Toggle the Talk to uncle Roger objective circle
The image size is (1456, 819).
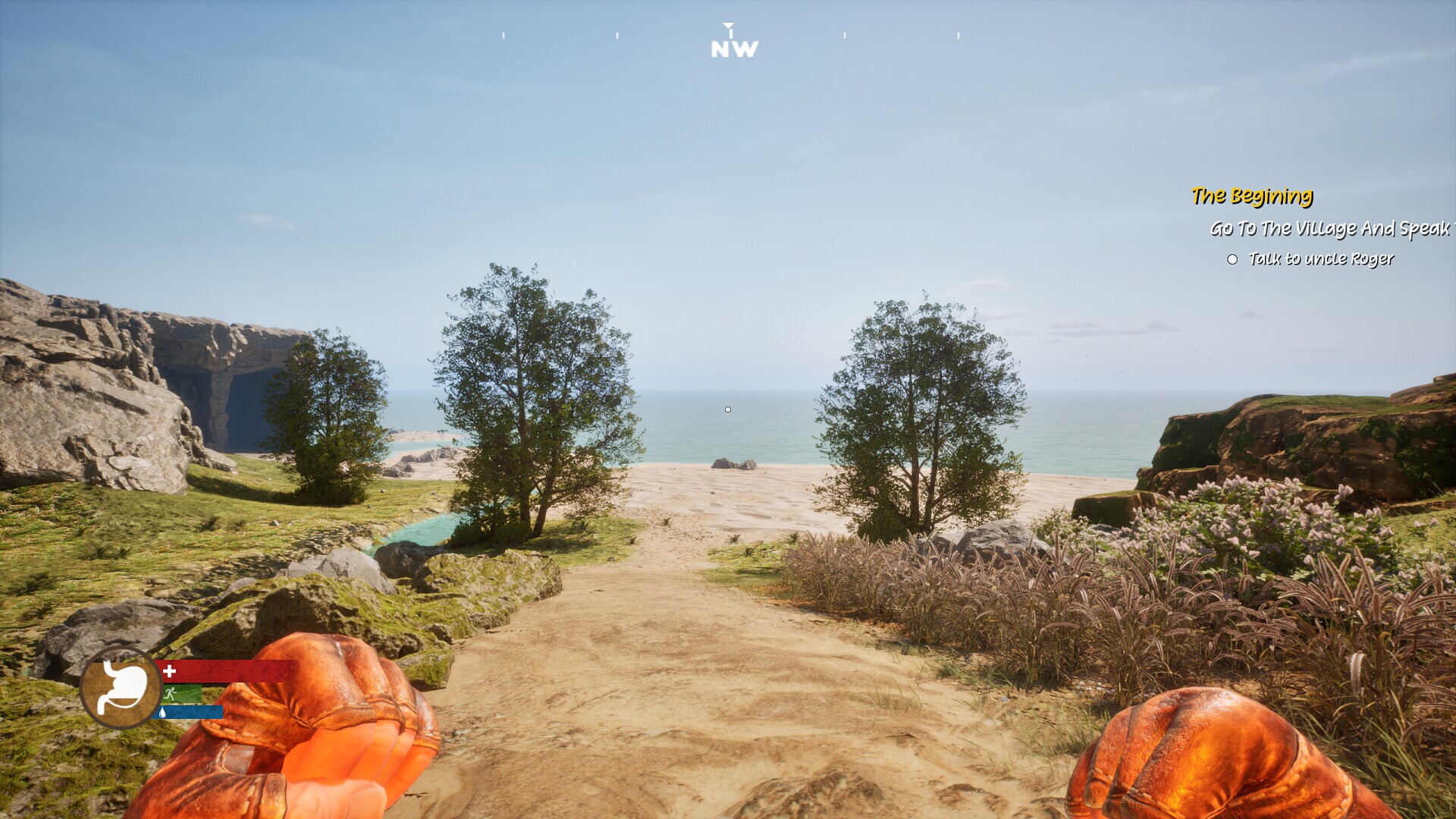click(1232, 259)
